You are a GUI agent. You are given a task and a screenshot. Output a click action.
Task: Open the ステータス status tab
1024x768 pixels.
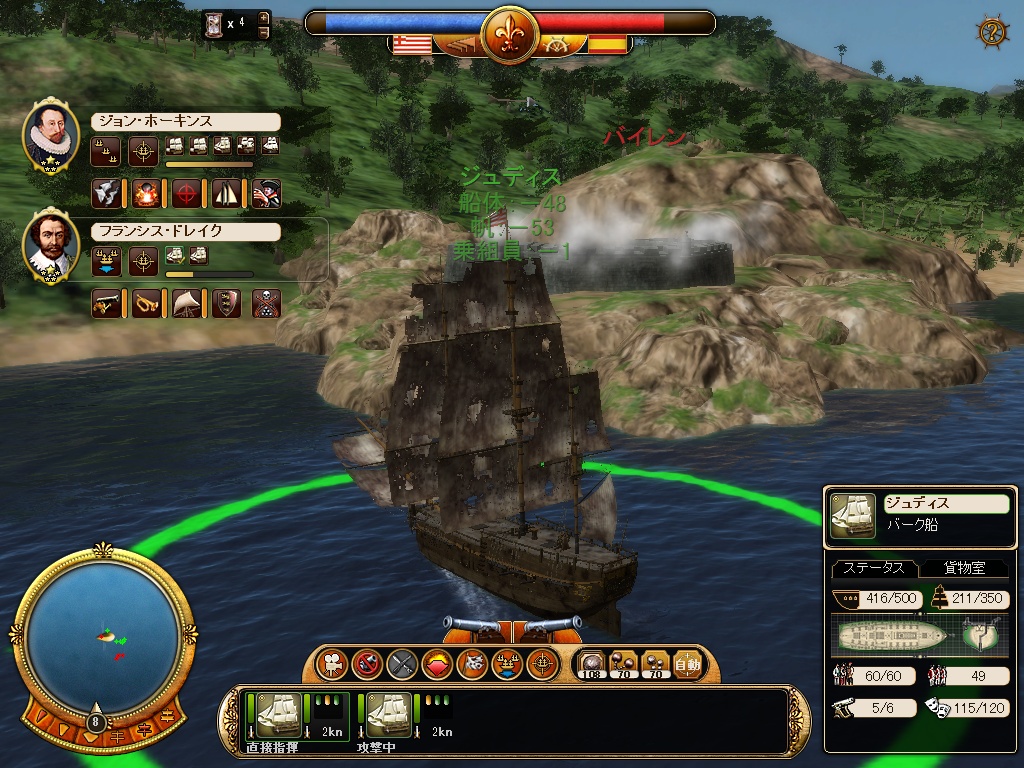873,568
